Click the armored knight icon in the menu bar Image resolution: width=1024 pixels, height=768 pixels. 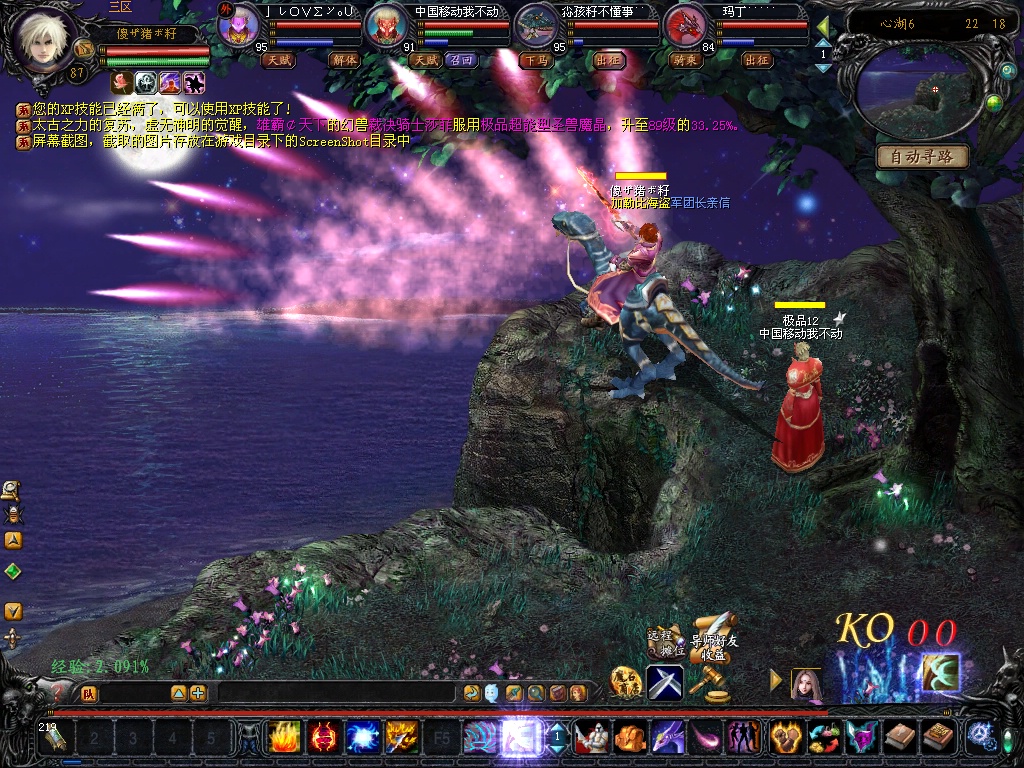tap(590, 738)
